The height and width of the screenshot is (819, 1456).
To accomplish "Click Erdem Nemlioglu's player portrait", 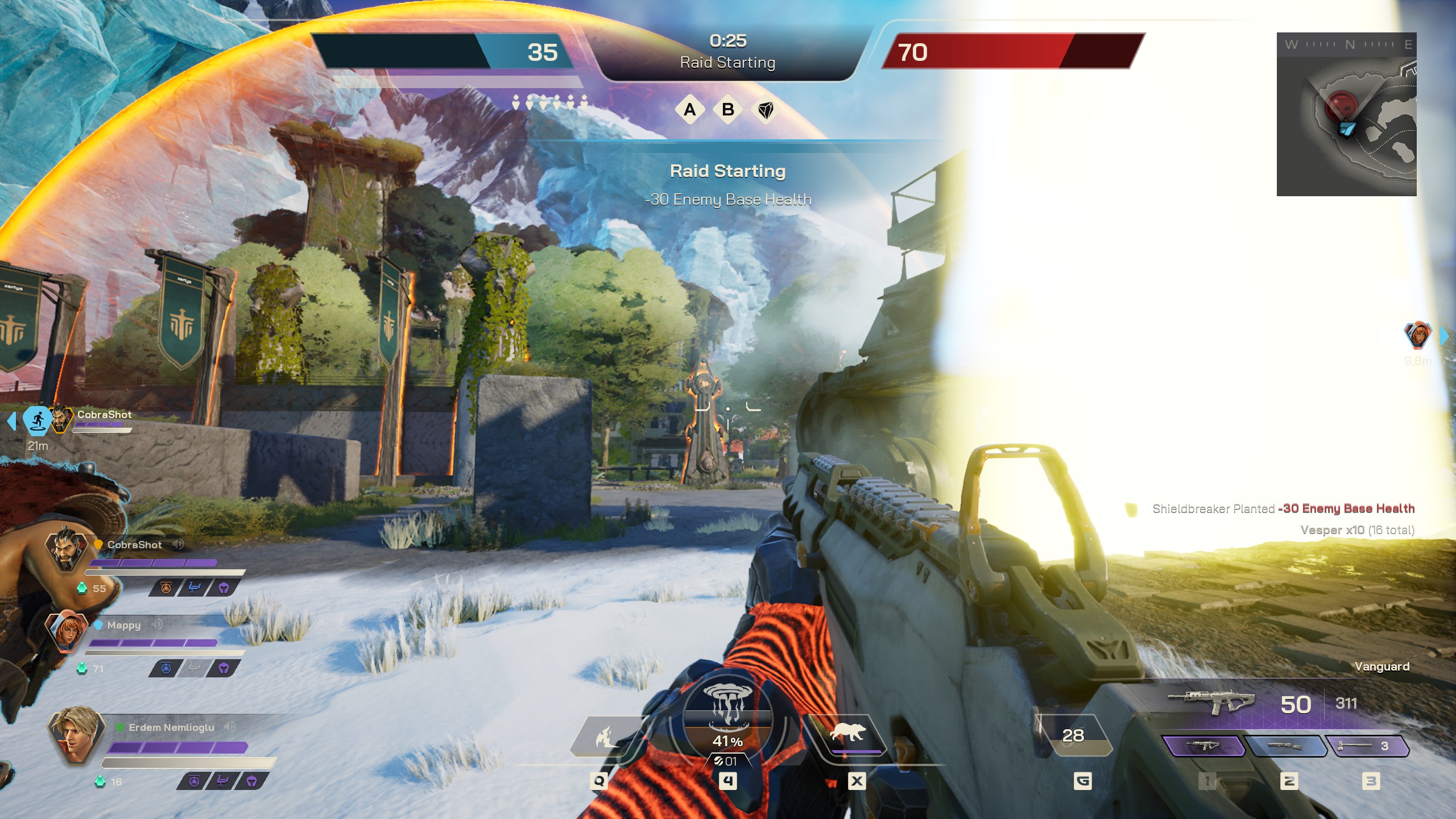I will (75, 736).
